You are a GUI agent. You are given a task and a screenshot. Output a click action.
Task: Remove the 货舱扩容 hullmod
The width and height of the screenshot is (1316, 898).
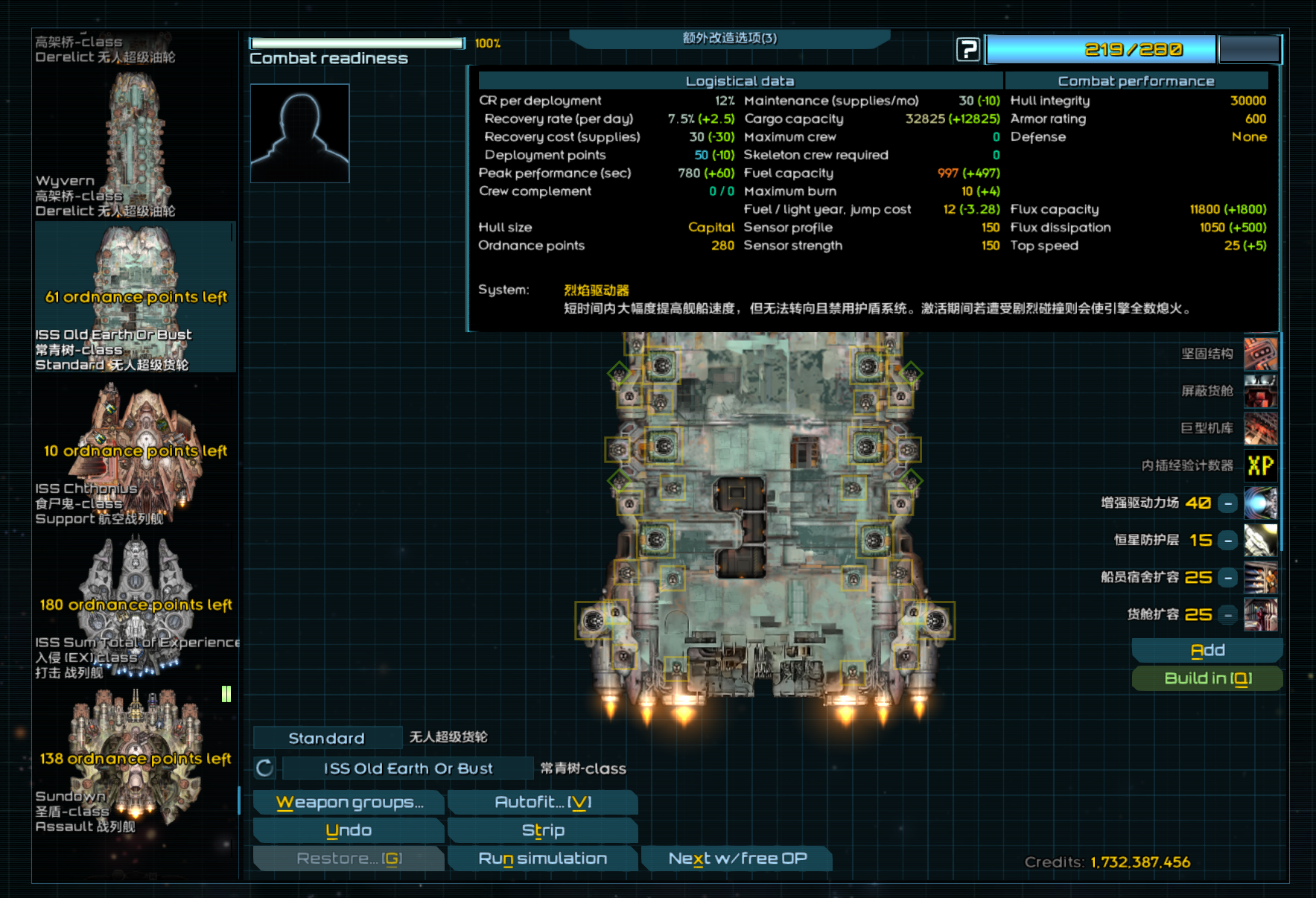click(x=1227, y=615)
